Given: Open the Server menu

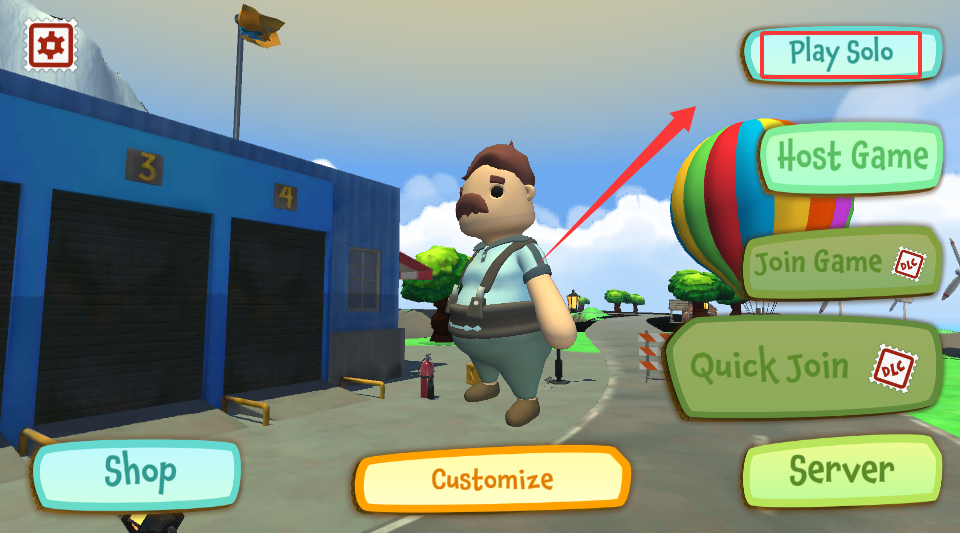Looking at the screenshot, I should coord(842,469).
